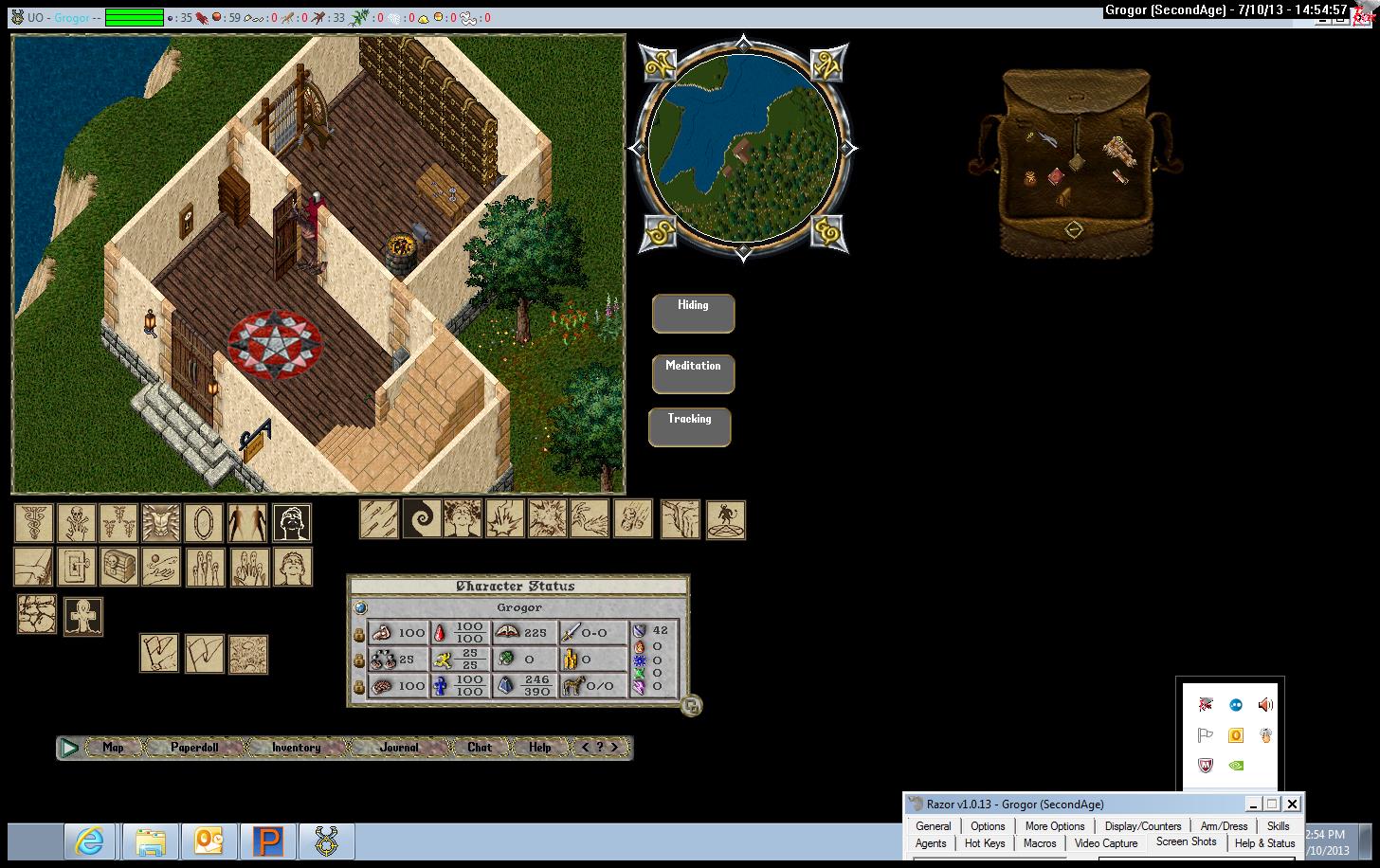Toggle the Character Status resize gem

coord(691,705)
